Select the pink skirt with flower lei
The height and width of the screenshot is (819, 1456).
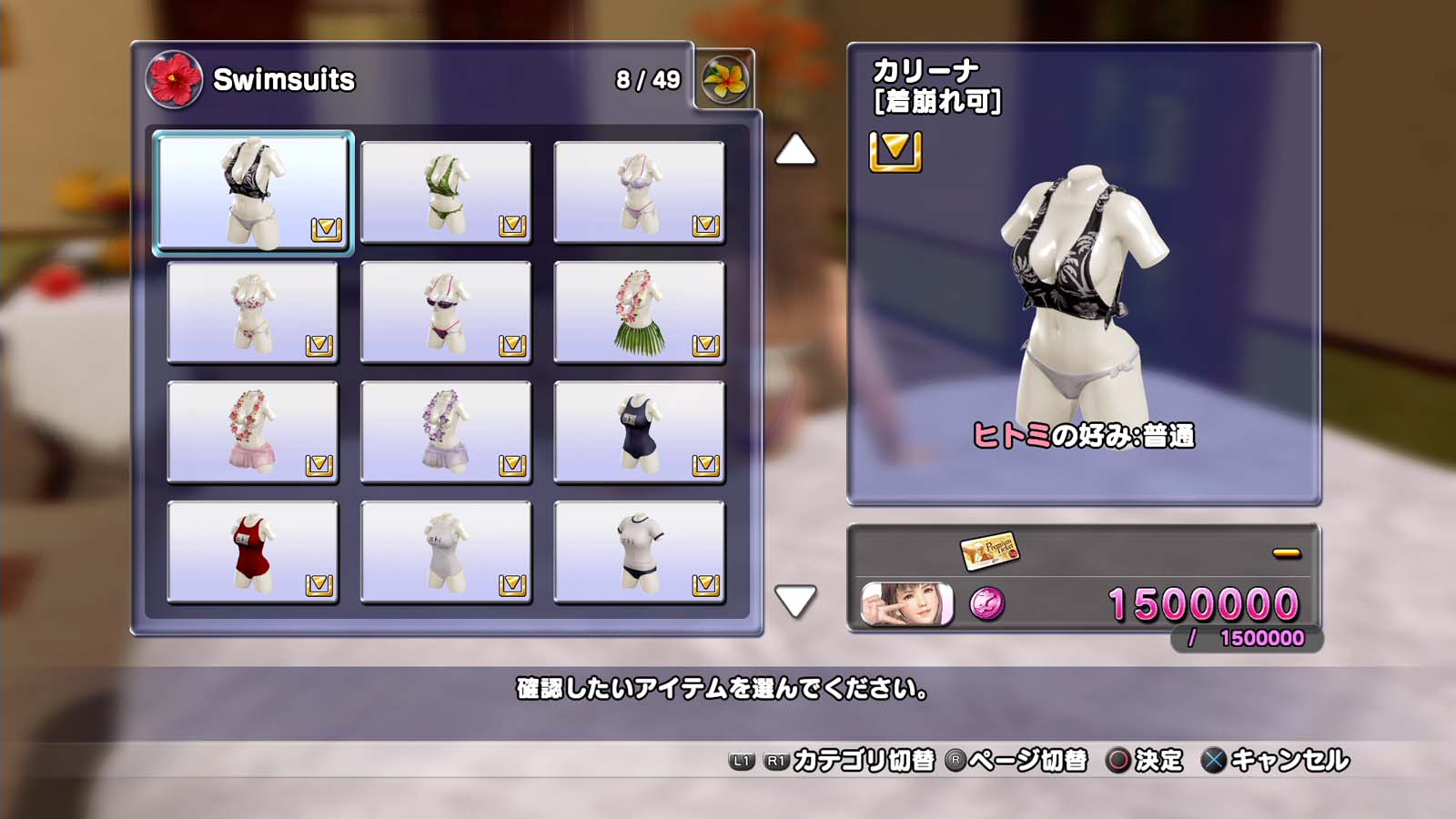[x=253, y=432]
